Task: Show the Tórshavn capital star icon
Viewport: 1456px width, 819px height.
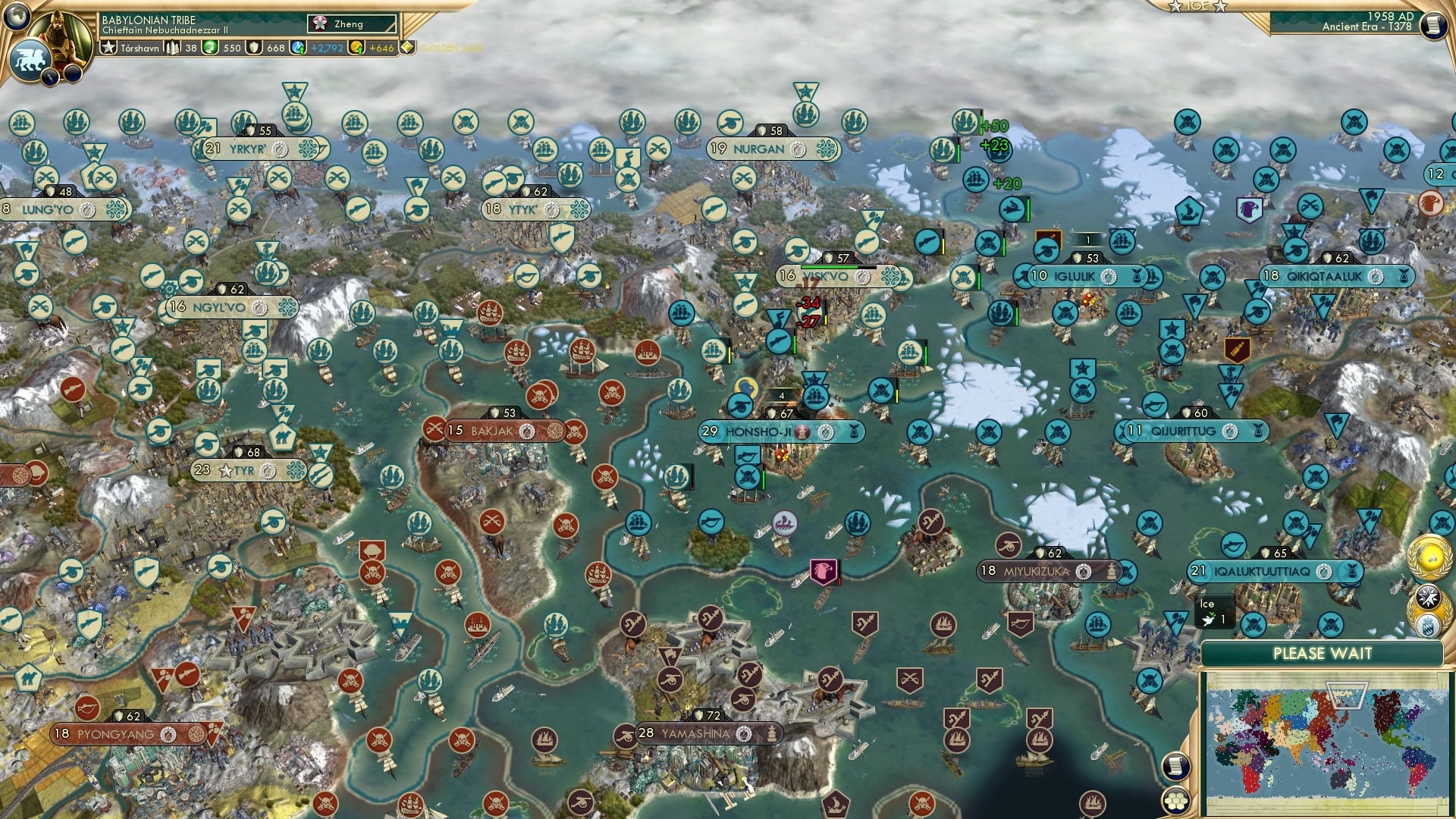Action: (x=109, y=48)
